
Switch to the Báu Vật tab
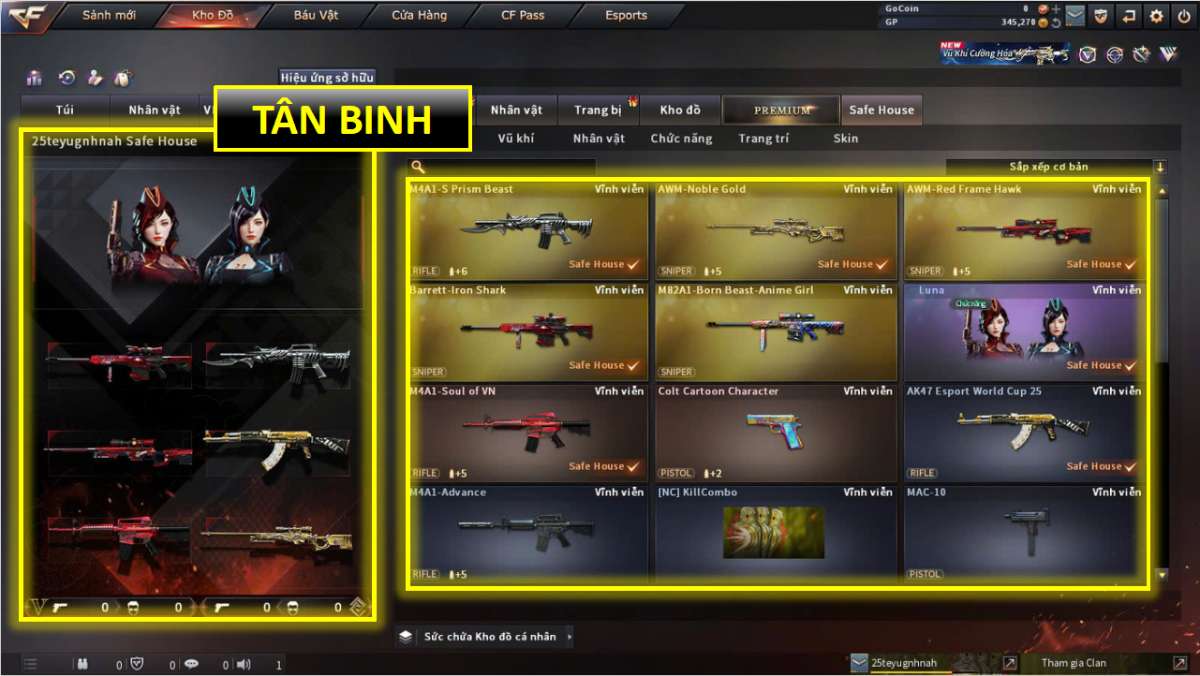point(316,16)
